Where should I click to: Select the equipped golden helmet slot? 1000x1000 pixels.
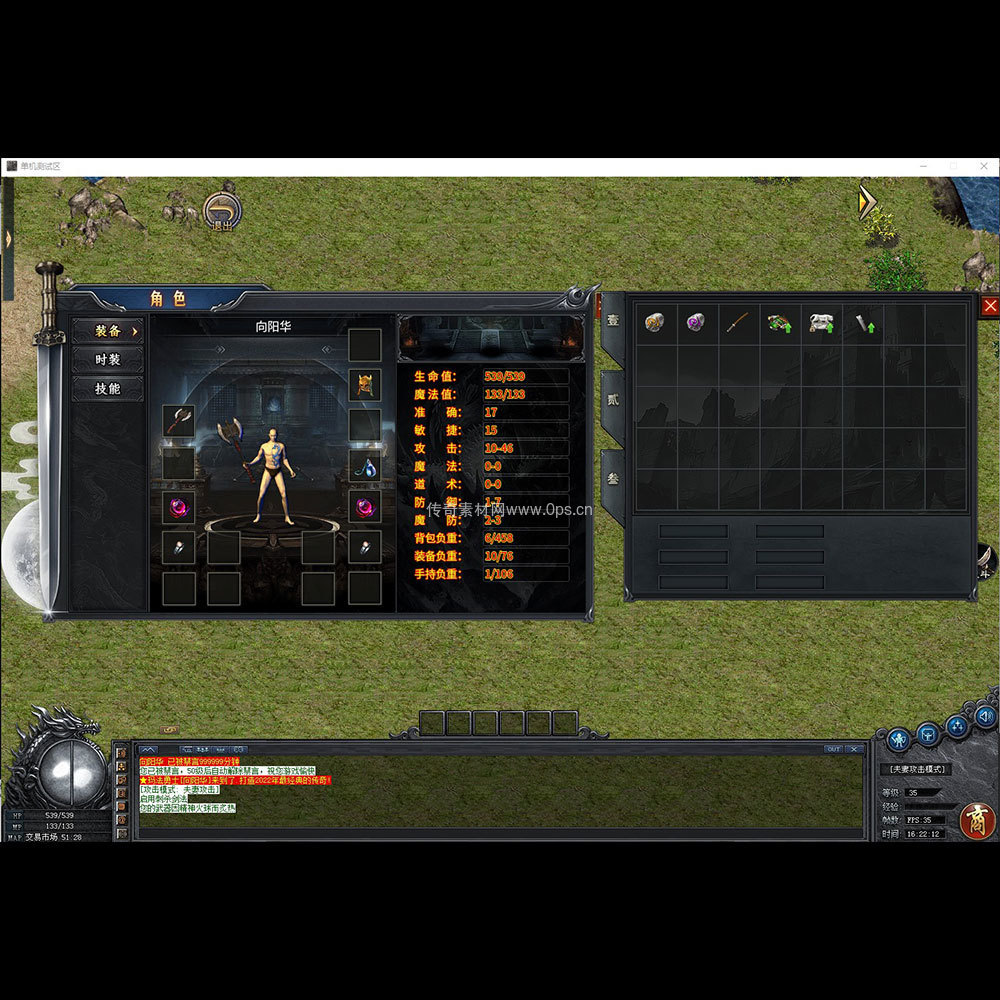point(364,384)
